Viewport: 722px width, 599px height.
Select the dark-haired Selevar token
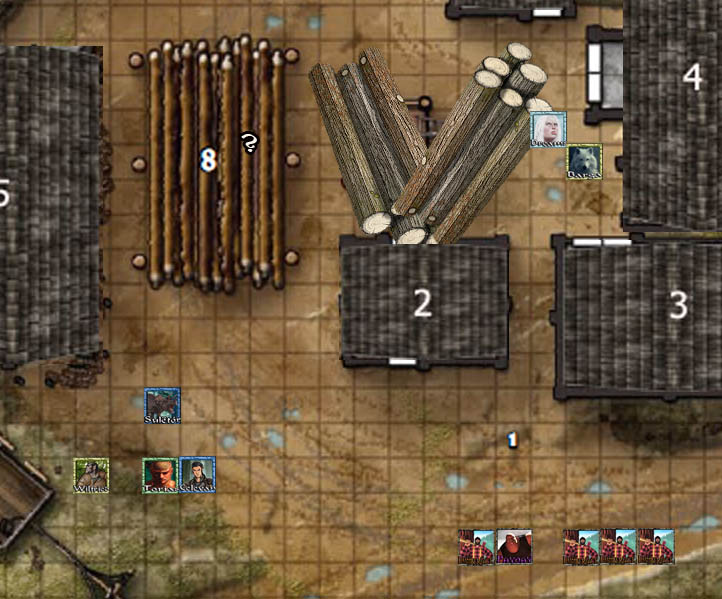click(x=197, y=475)
